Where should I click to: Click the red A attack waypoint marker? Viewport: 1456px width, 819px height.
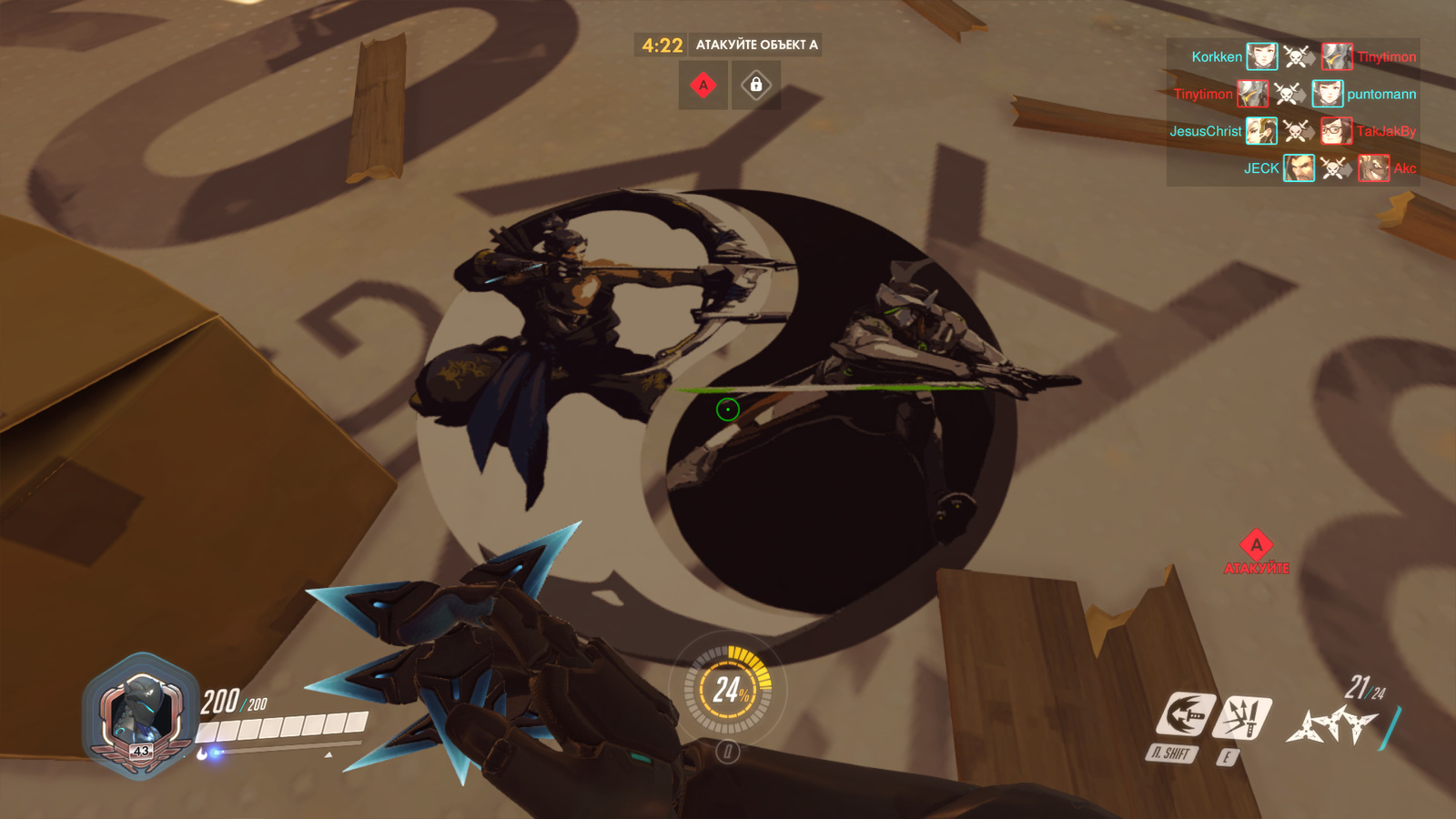click(1256, 545)
